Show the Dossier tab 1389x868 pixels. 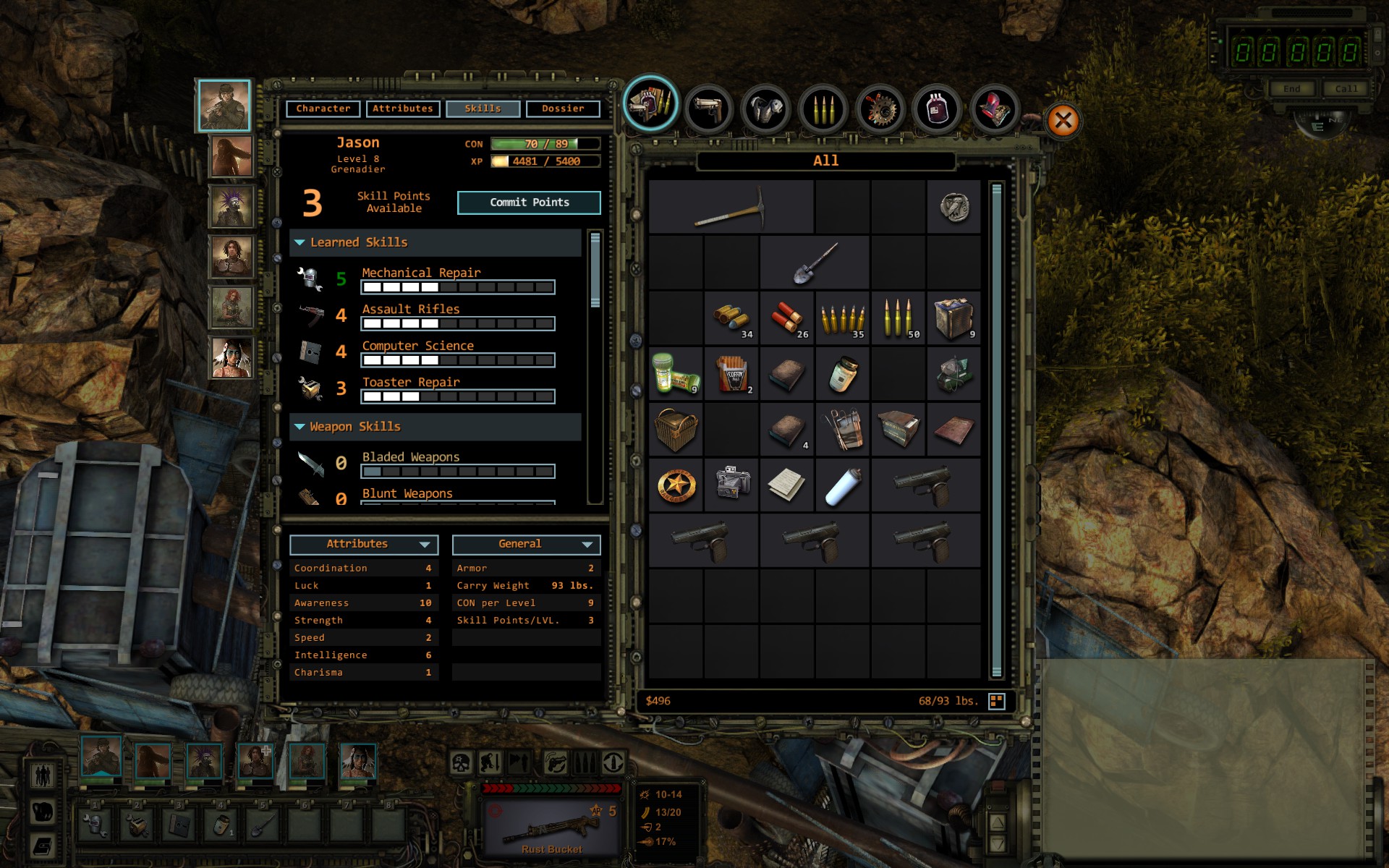click(x=563, y=109)
